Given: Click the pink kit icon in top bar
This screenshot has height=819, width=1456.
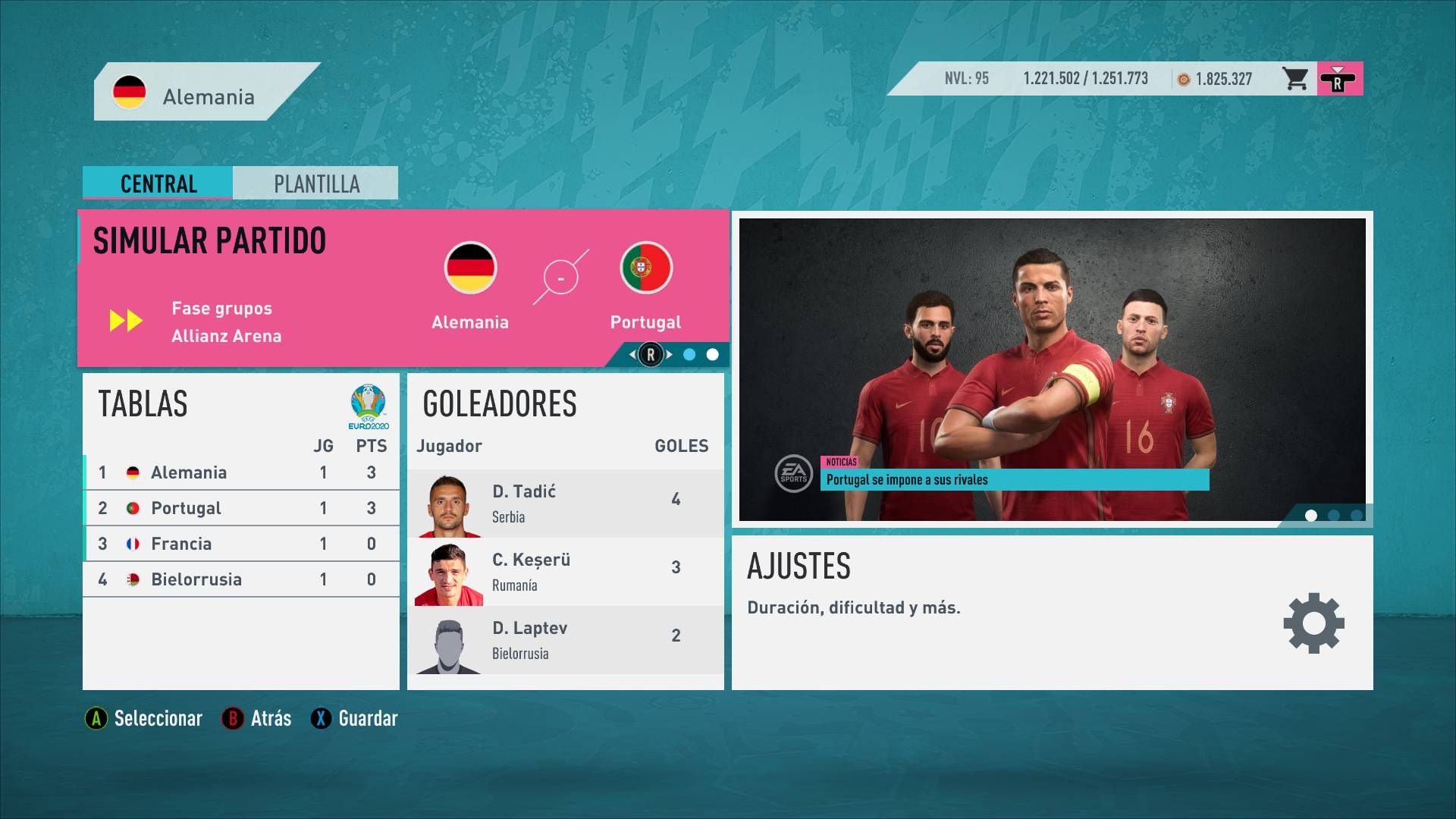Looking at the screenshot, I should [x=1339, y=79].
